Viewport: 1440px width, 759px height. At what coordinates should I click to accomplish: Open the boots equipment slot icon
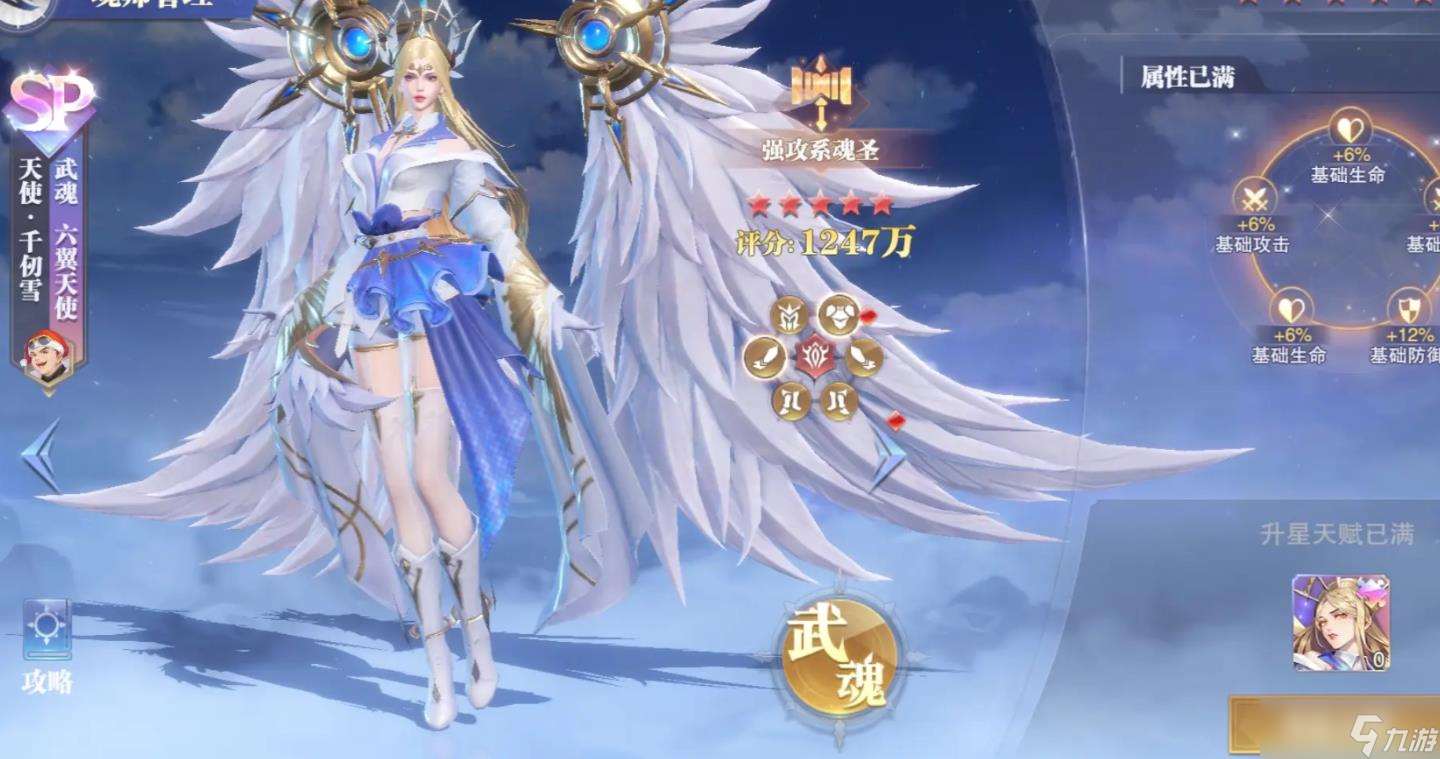(792, 399)
